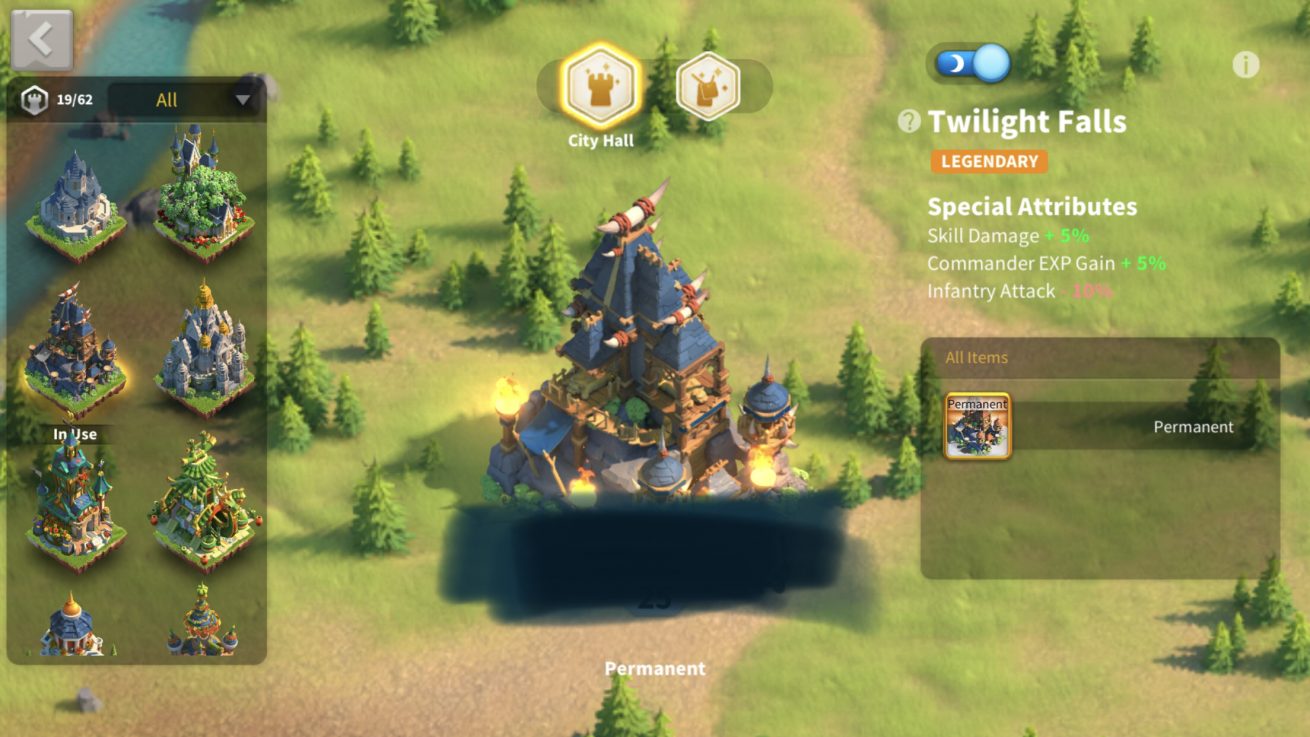Screen dimensions: 1310x737
Task: Select the Permanent item in All Items
Action: click(978, 426)
